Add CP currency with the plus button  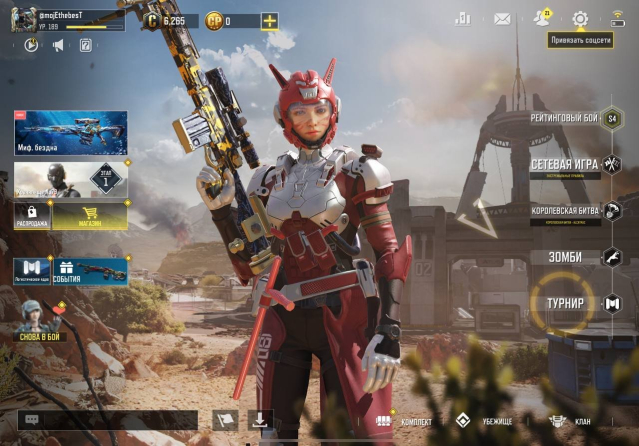coord(269,20)
